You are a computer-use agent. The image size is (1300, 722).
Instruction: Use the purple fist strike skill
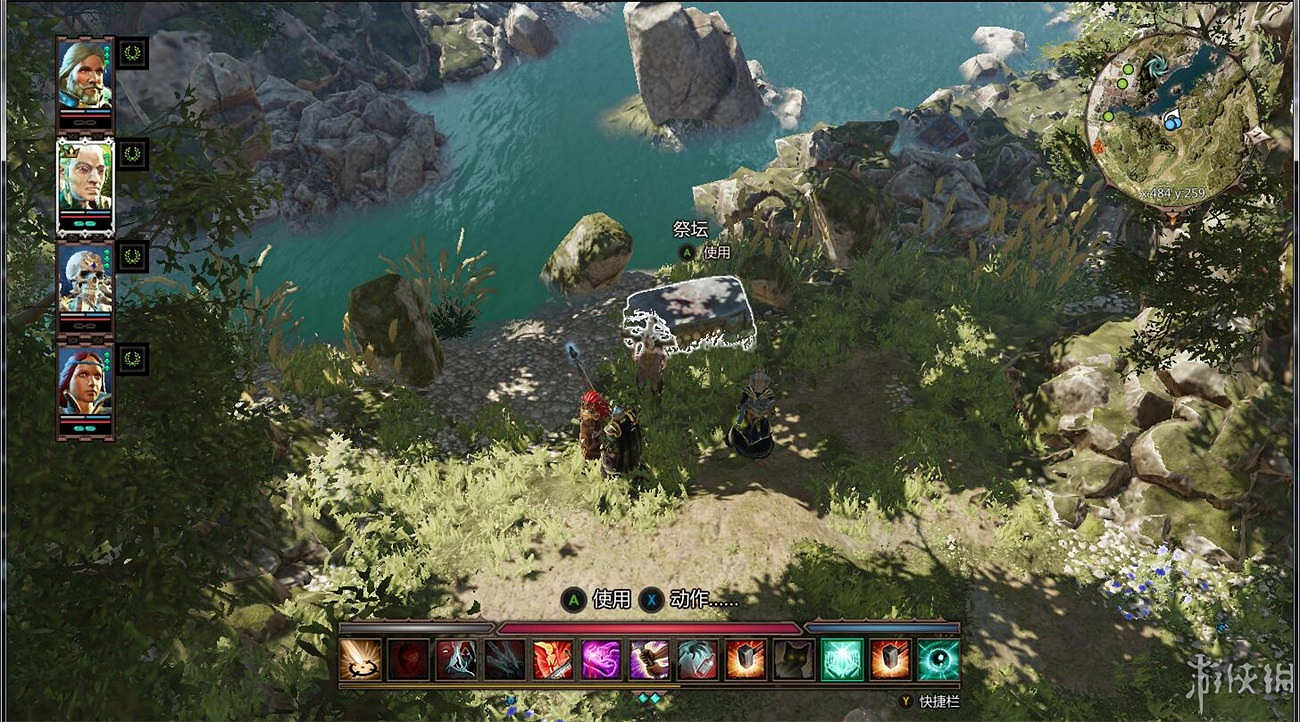click(649, 660)
